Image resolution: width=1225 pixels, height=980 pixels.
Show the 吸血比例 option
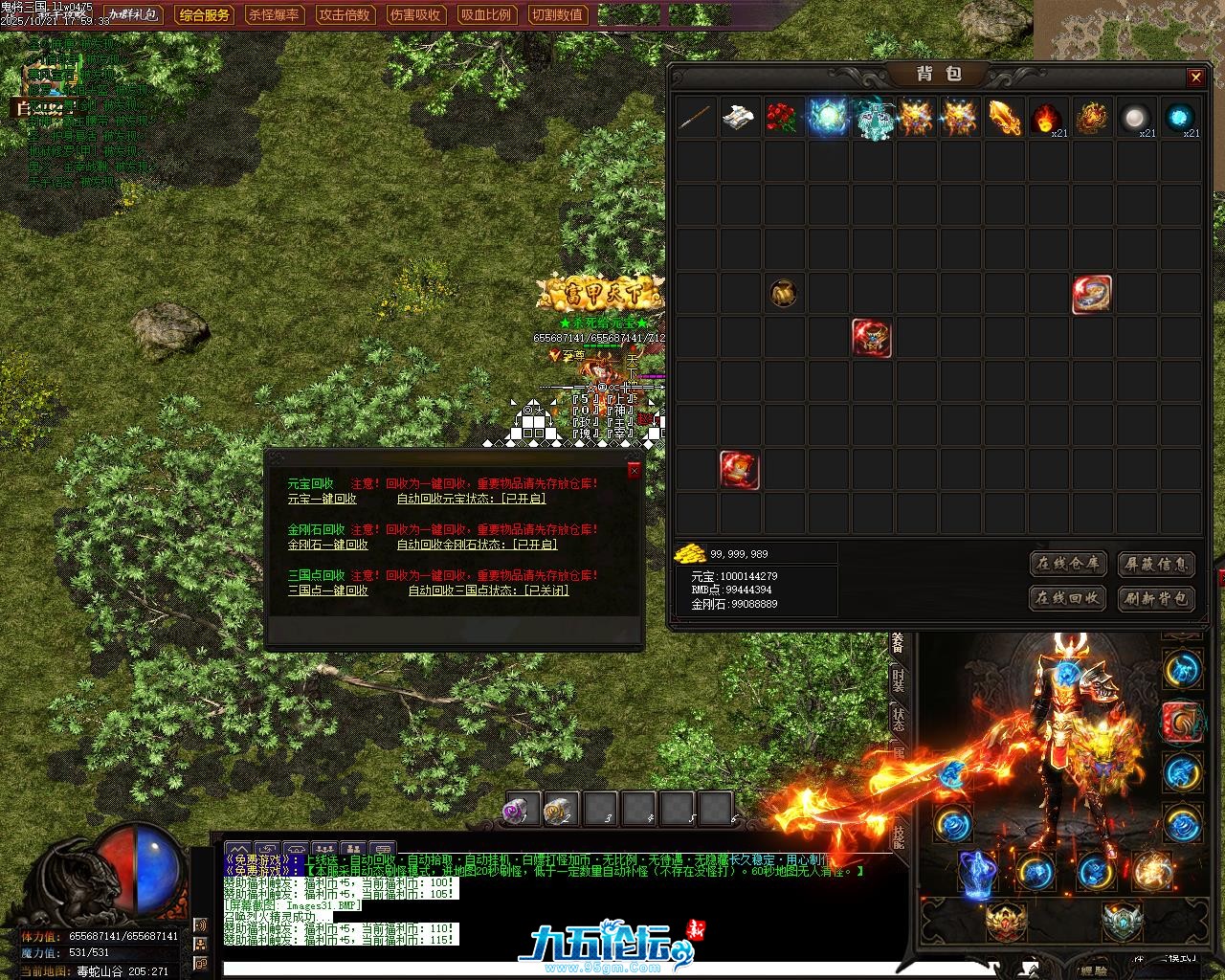(486, 15)
